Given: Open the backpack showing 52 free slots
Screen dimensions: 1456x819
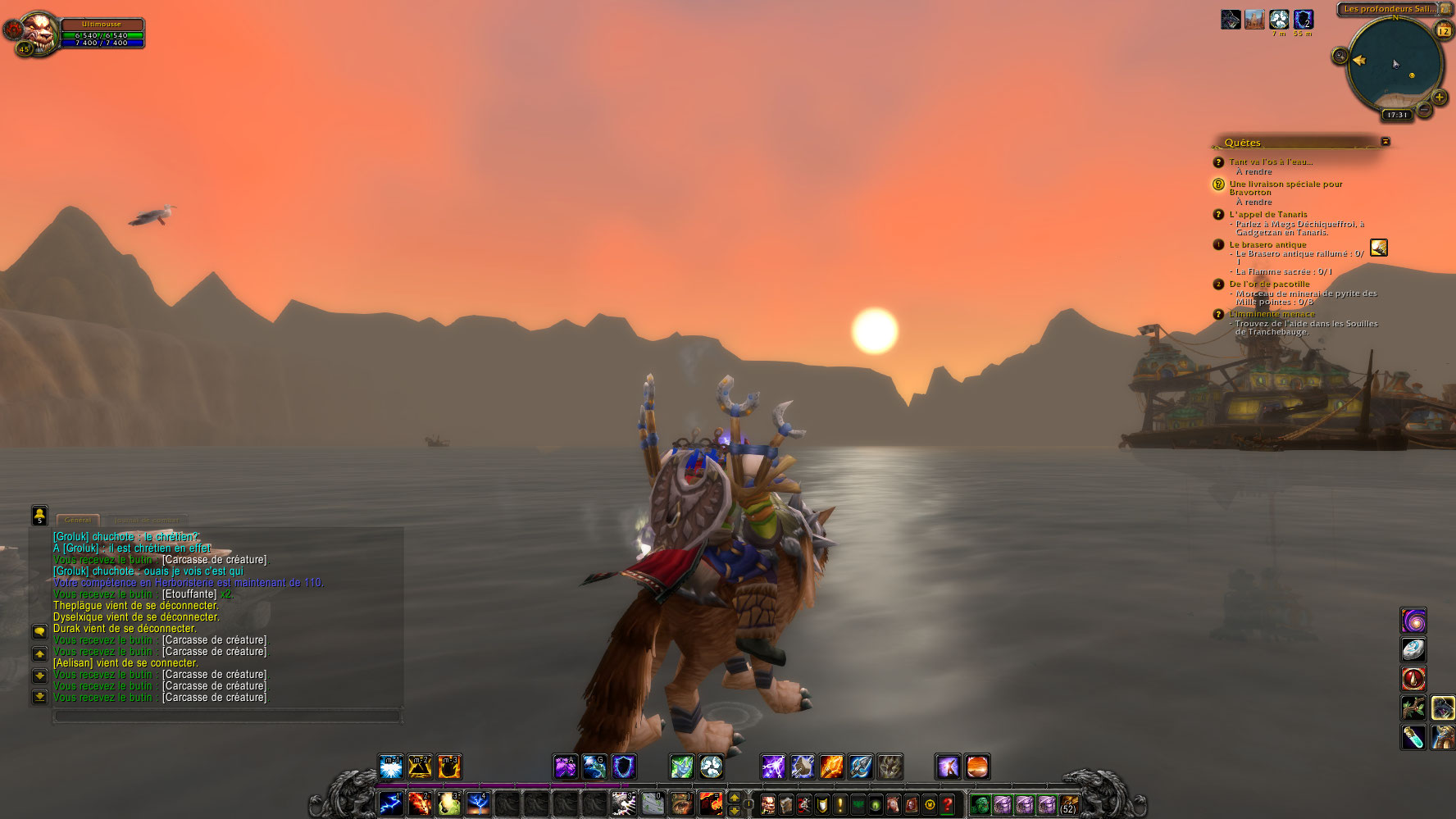Looking at the screenshot, I should (x=1068, y=804).
